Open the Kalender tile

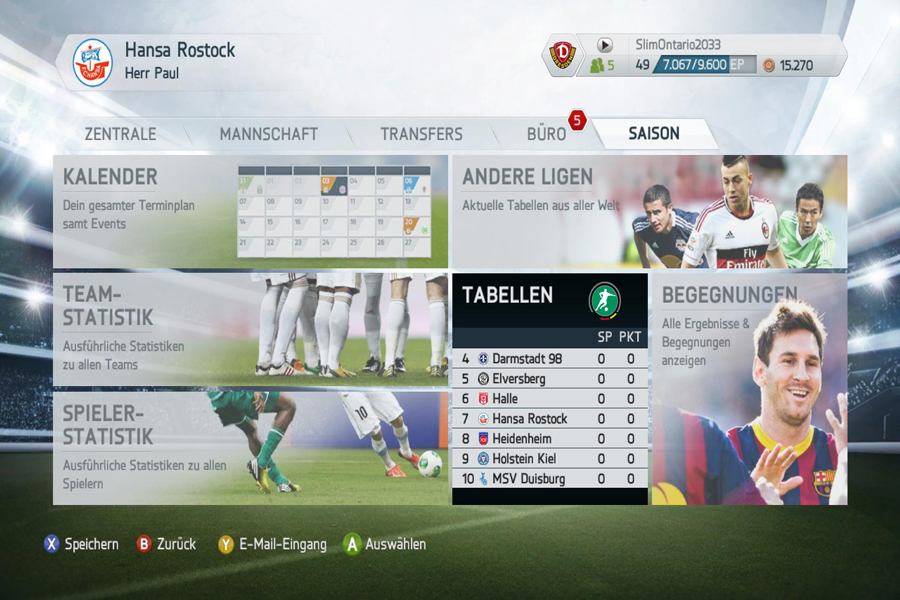[x=250, y=211]
